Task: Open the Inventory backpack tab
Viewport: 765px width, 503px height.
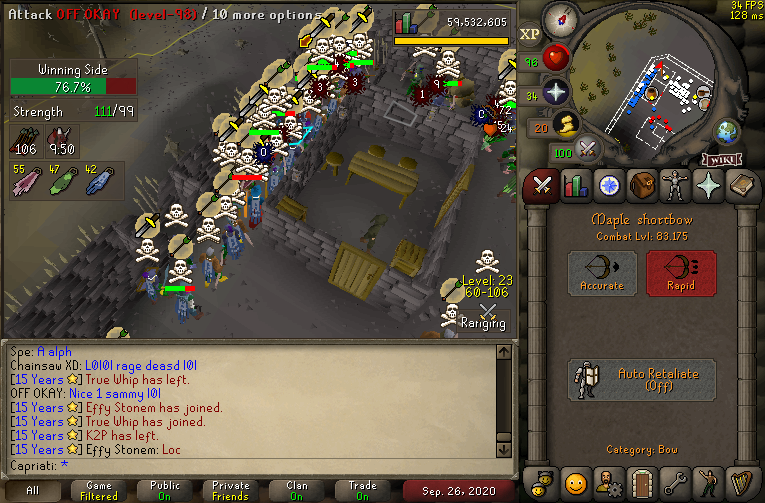Action: [641, 185]
